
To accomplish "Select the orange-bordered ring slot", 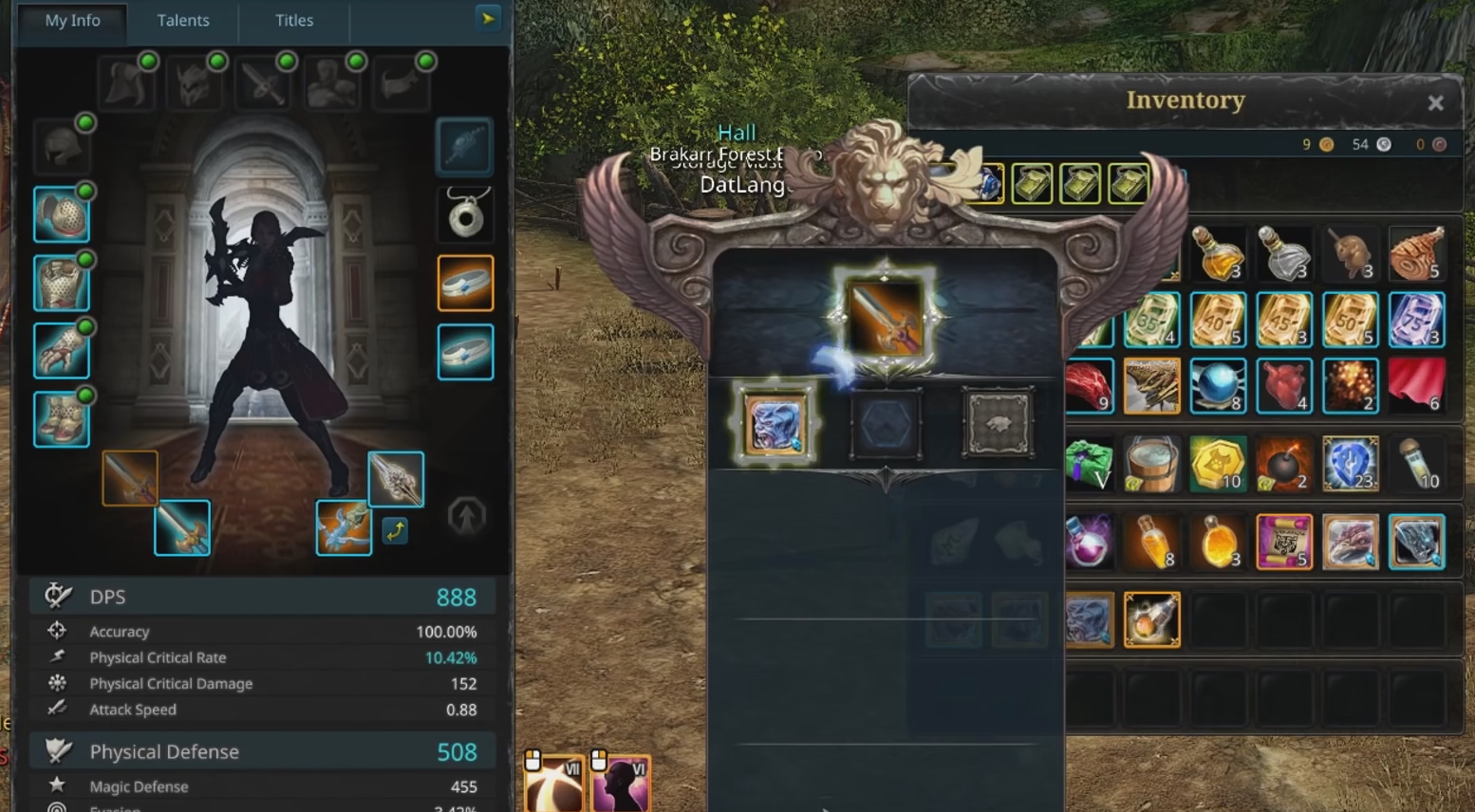I will click(465, 283).
